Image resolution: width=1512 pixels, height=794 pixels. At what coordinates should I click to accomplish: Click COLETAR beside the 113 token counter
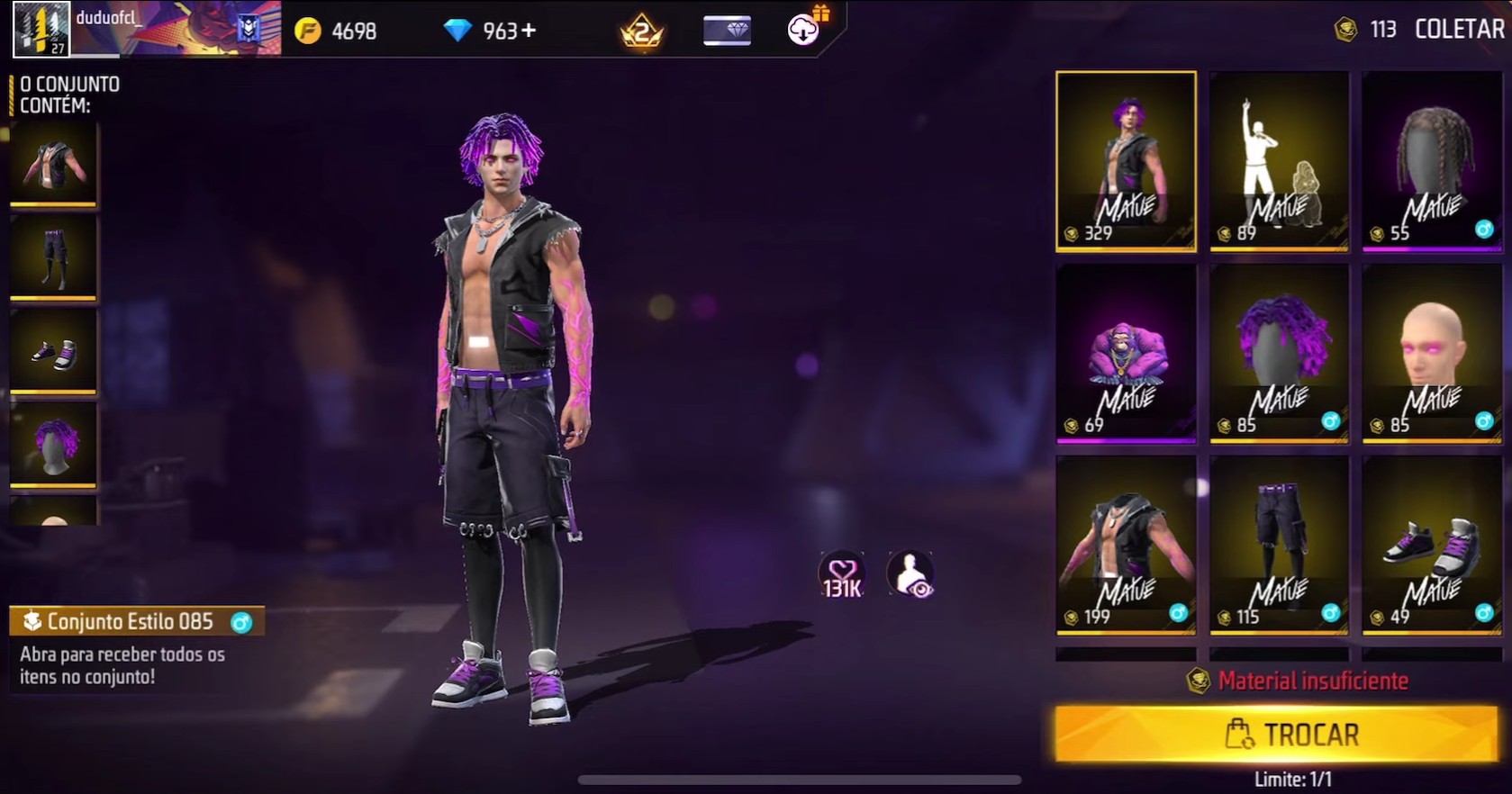pyautogui.click(x=1457, y=30)
